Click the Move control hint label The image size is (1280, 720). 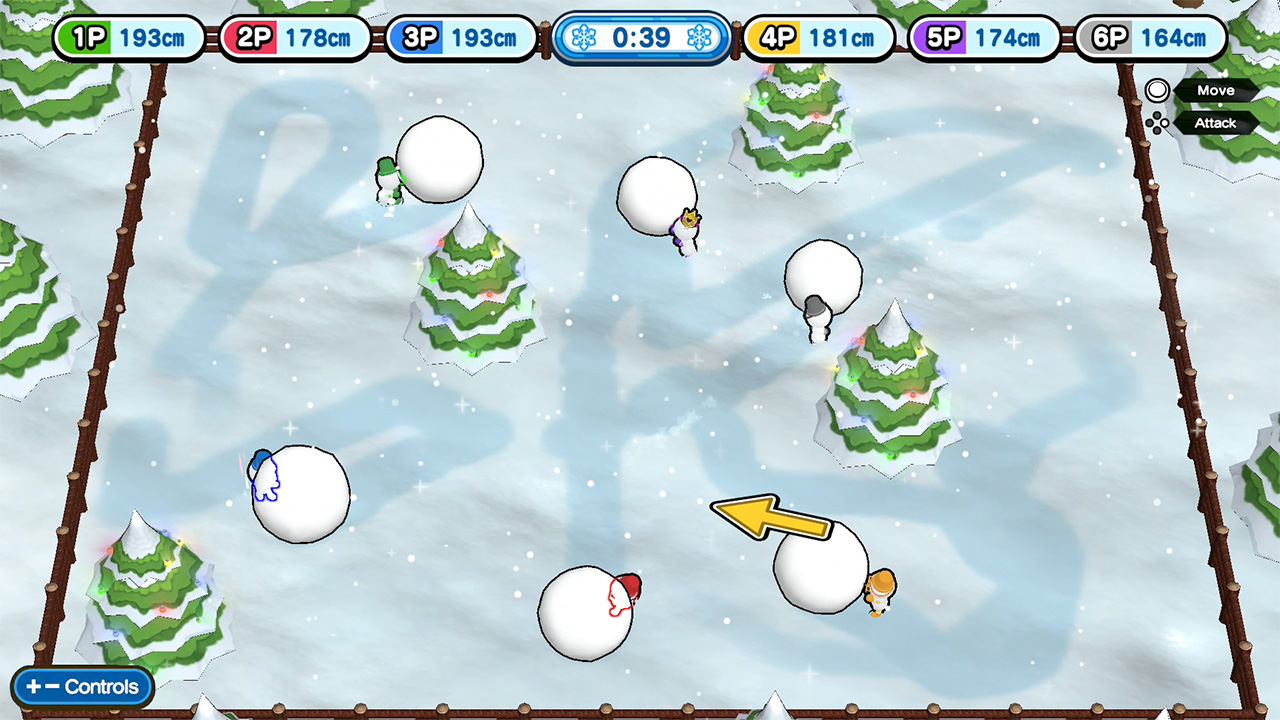[x=1216, y=90]
